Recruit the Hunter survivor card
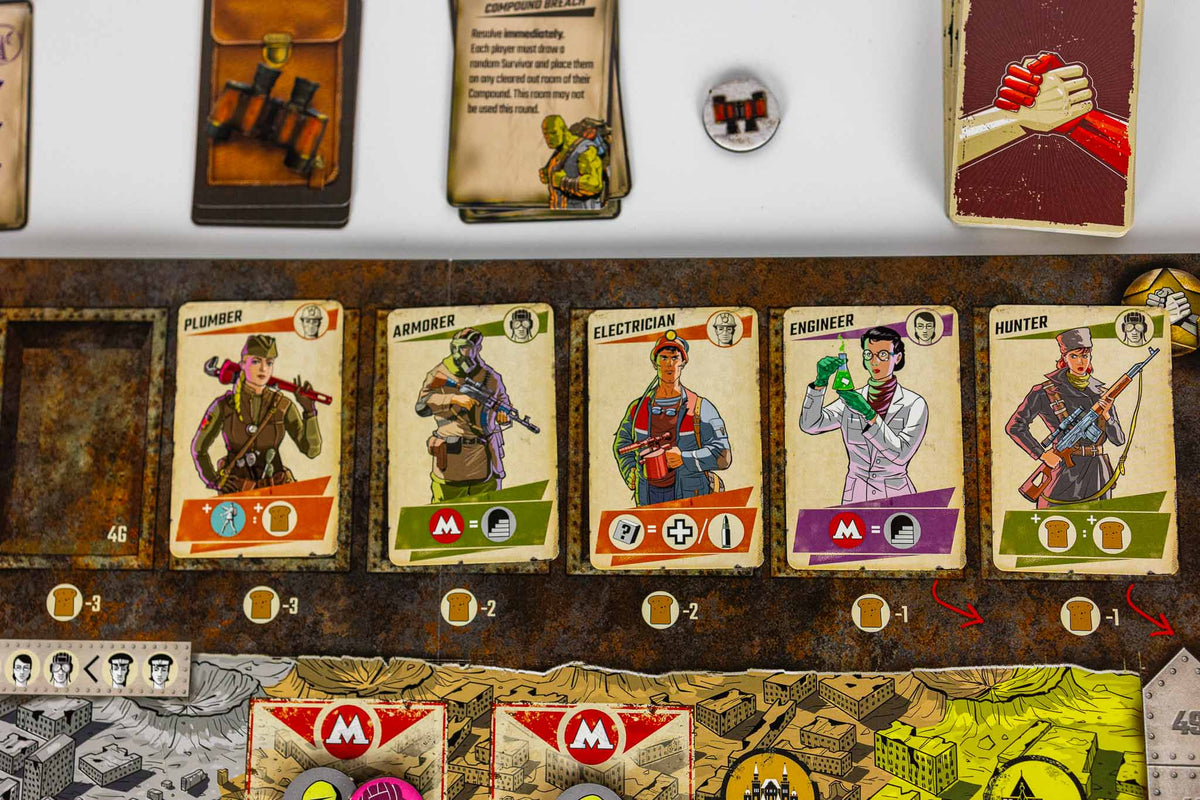This screenshot has width=1200, height=800. coord(1083,438)
